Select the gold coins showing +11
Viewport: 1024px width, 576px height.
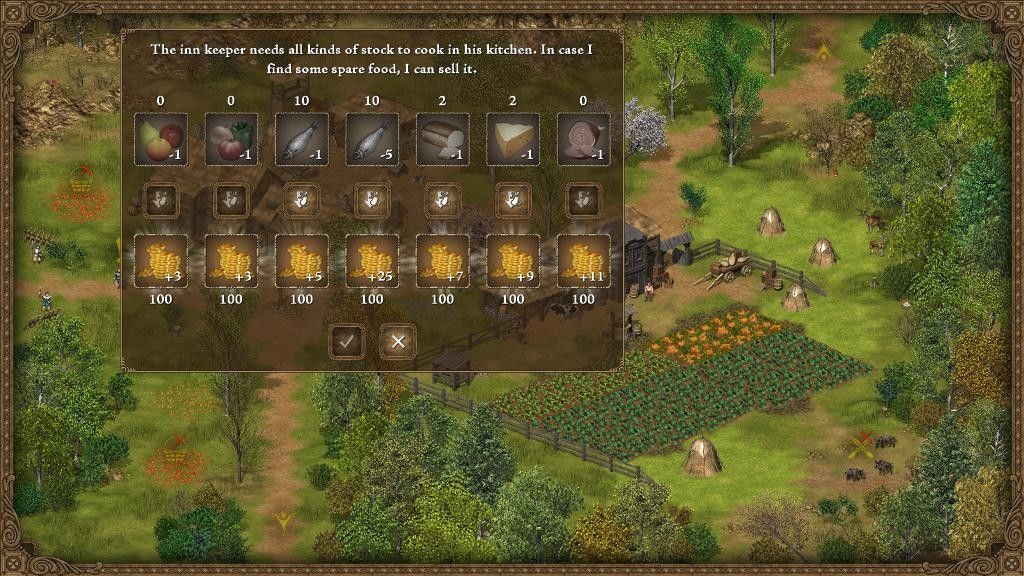pos(584,261)
